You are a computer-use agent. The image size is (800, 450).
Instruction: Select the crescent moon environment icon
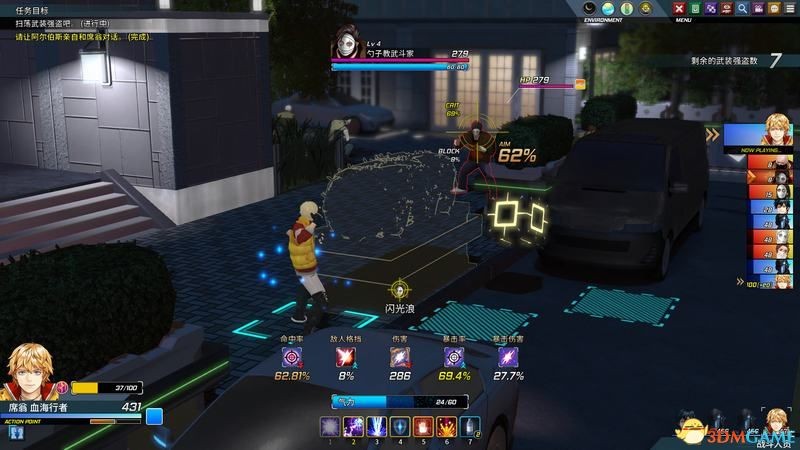(x=589, y=8)
